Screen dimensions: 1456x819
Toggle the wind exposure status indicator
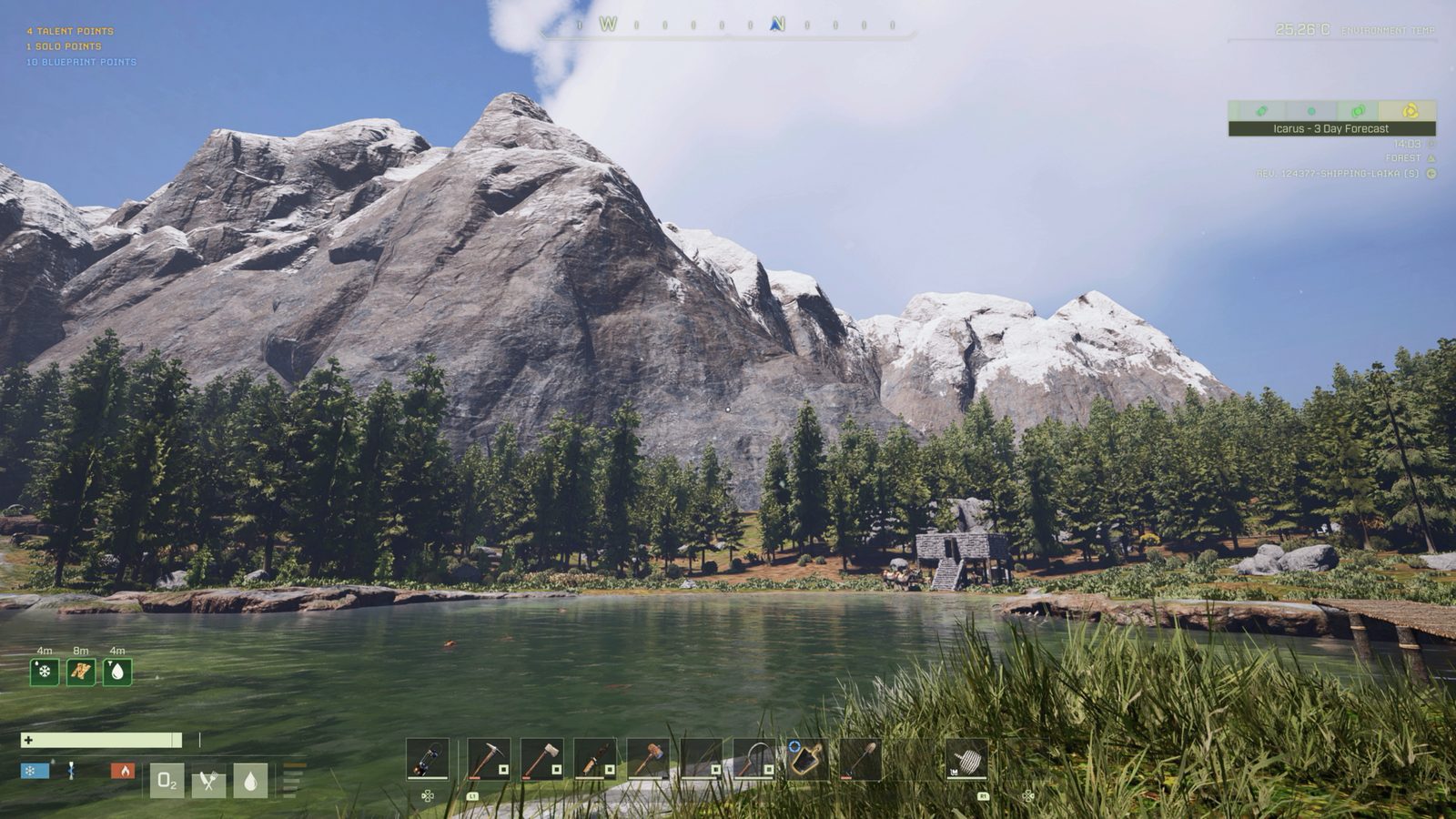71,771
